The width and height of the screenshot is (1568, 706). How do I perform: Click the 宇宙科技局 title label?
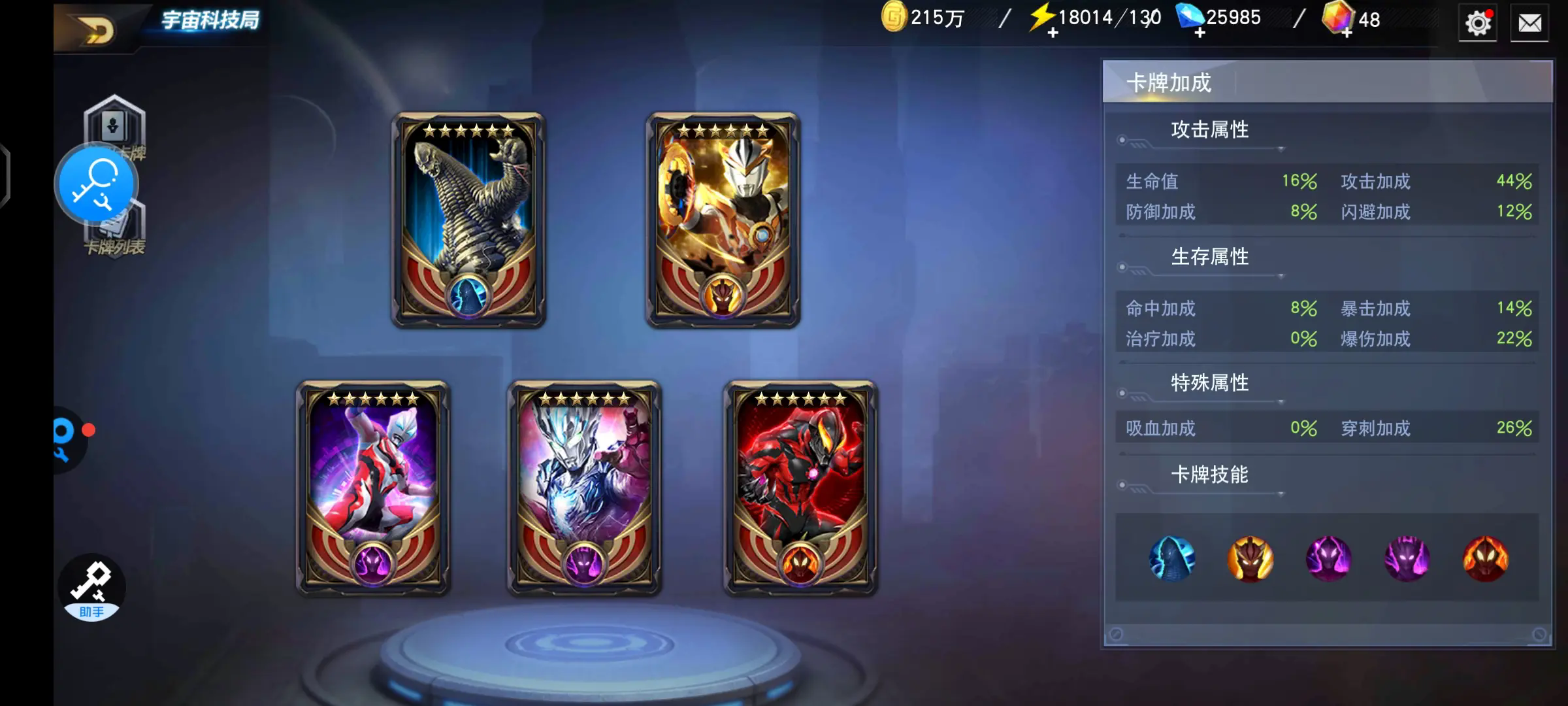[210, 20]
